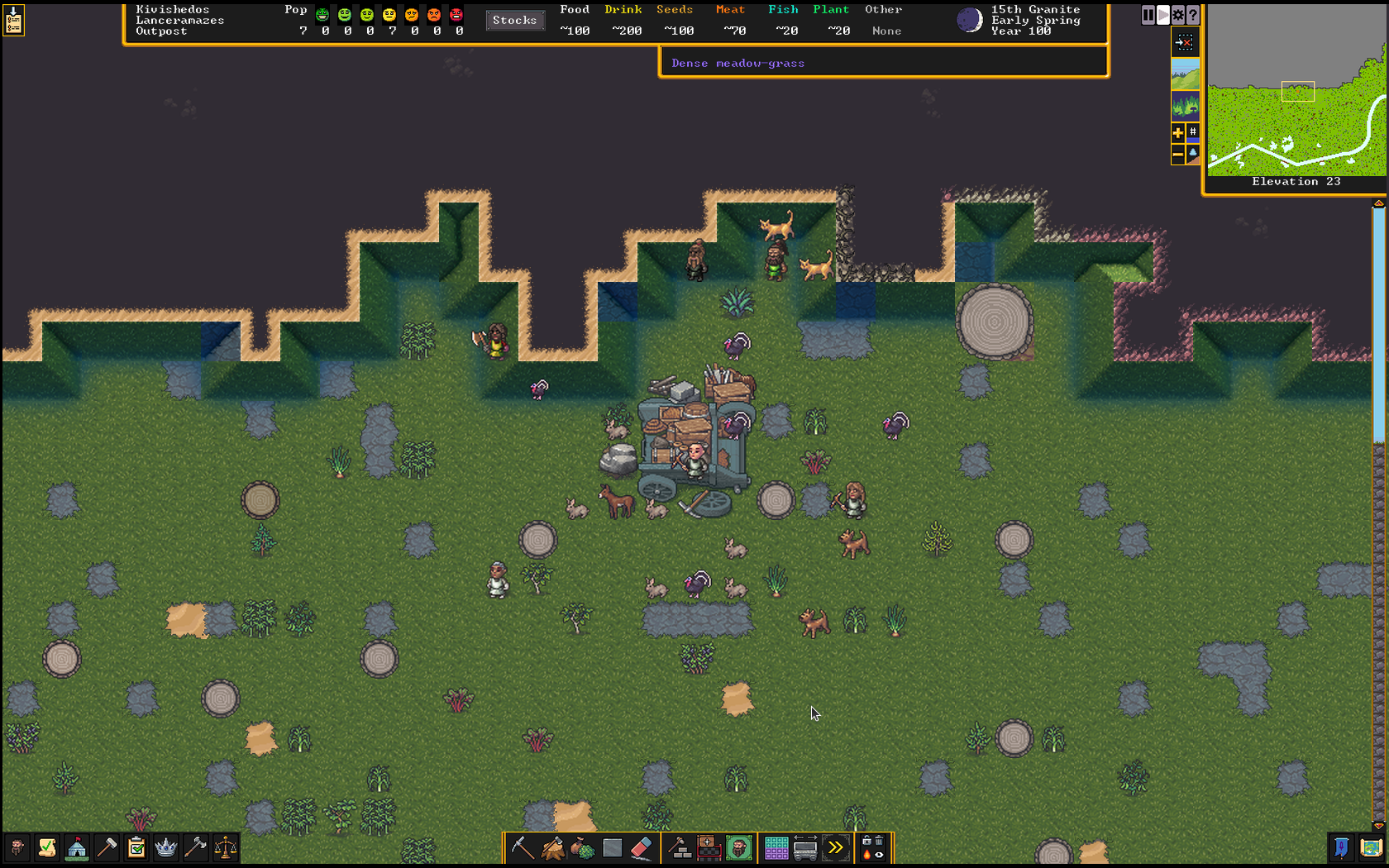Open the work orders clipboard icon

coord(136,847)
